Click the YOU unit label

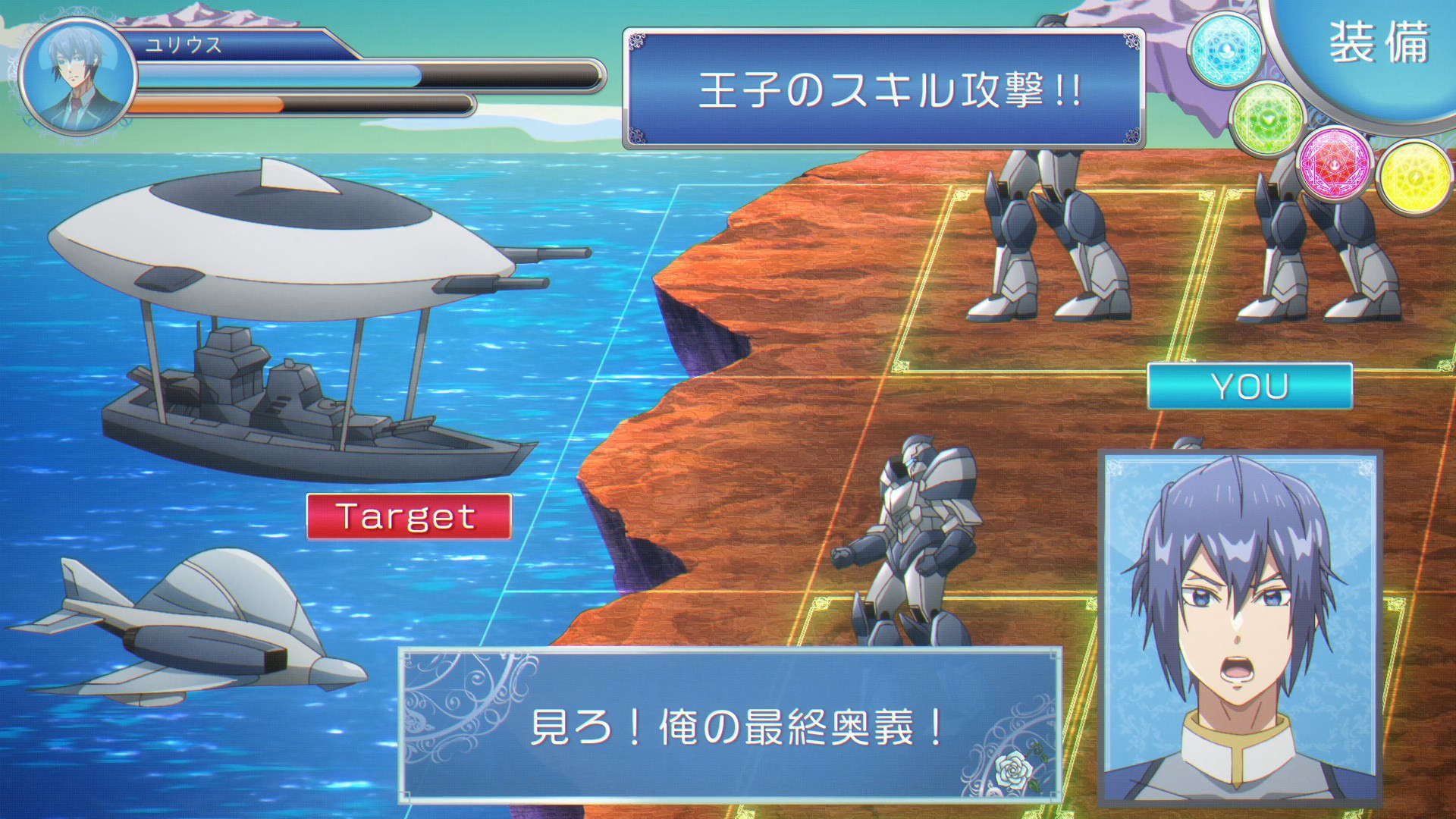(x=1249, y=386)
